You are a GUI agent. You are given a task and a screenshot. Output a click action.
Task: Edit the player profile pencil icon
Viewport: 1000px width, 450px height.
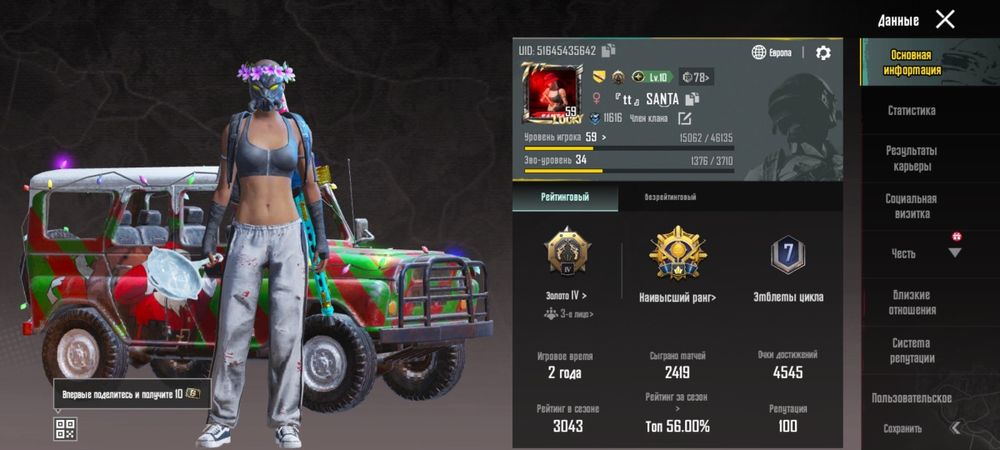(x=685, y=118)
